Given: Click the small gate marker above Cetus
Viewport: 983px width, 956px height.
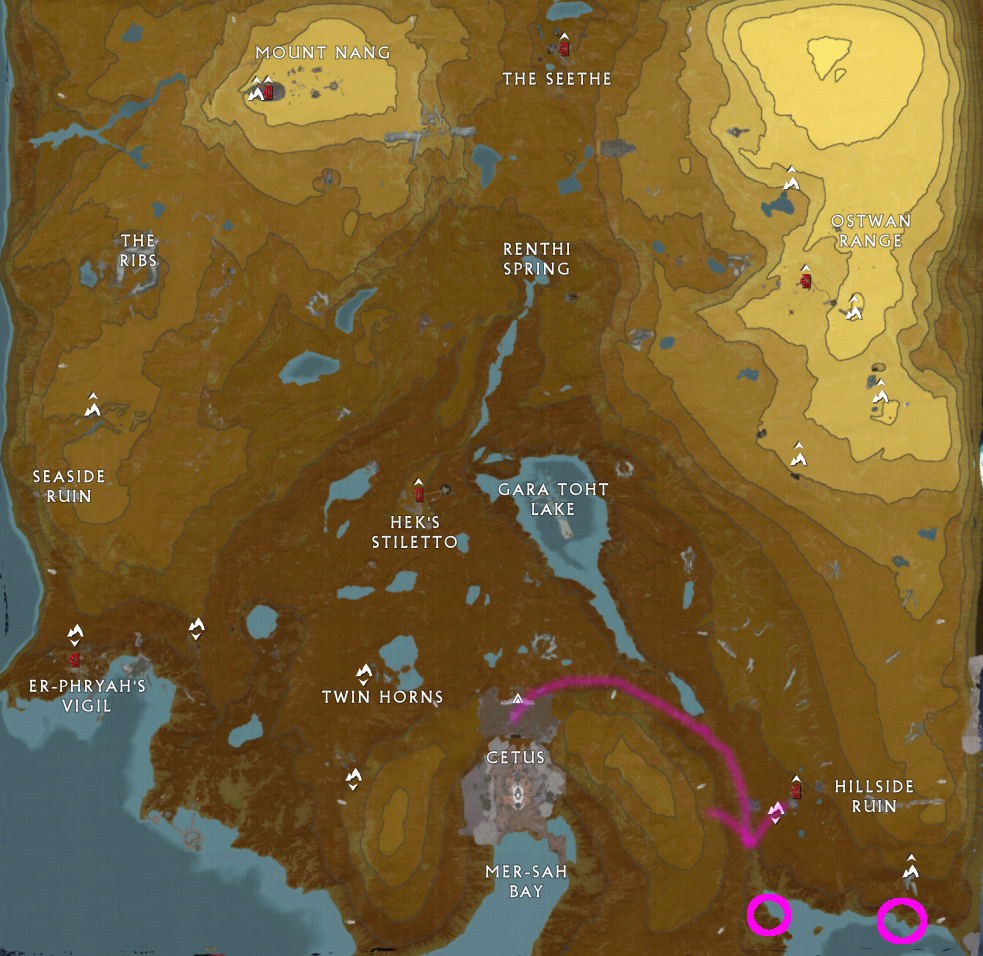Looking at the screenshot, I should (518, 698).
